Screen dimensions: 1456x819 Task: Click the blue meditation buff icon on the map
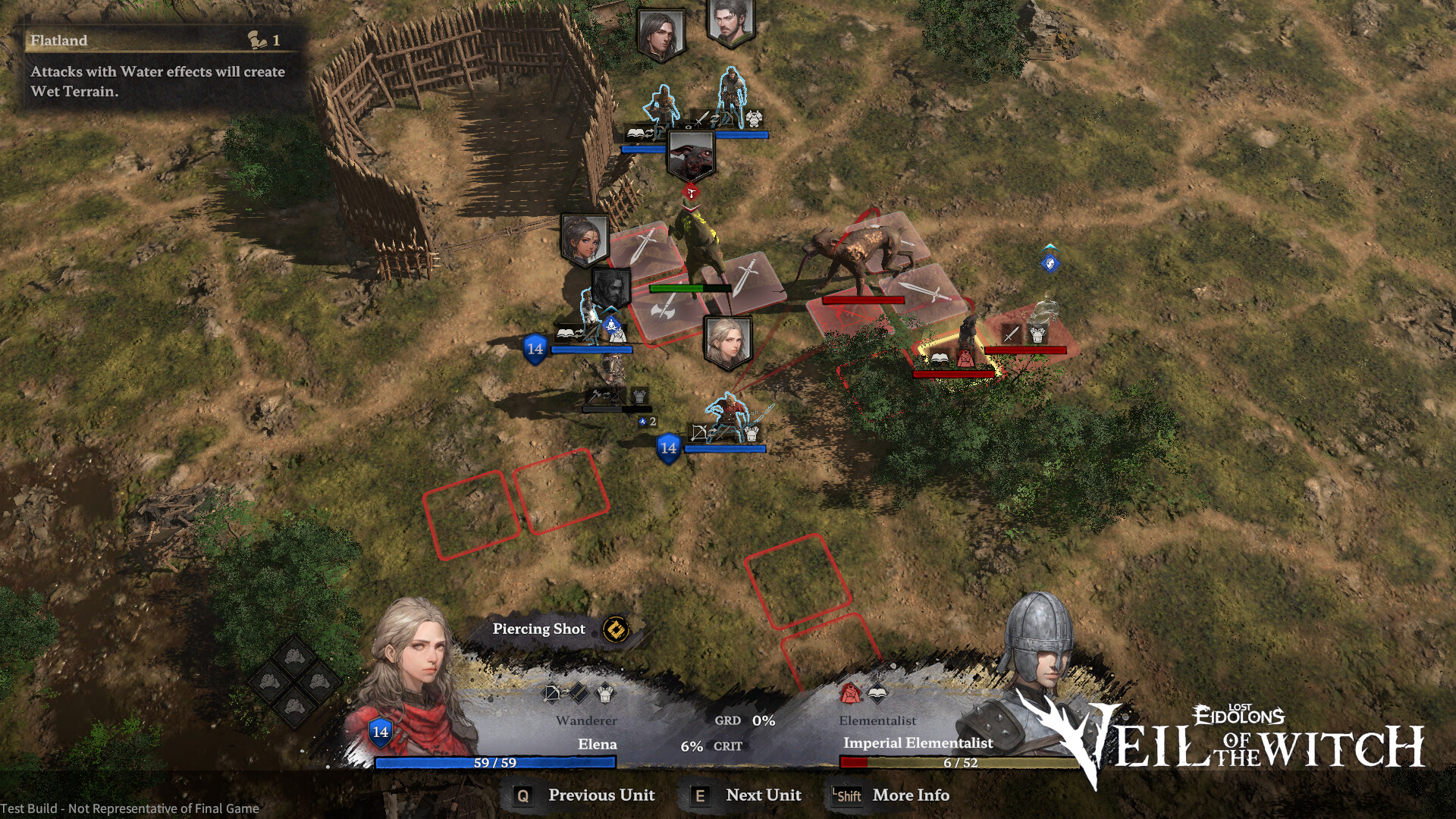pyautogui.click(x=611, y=325)
